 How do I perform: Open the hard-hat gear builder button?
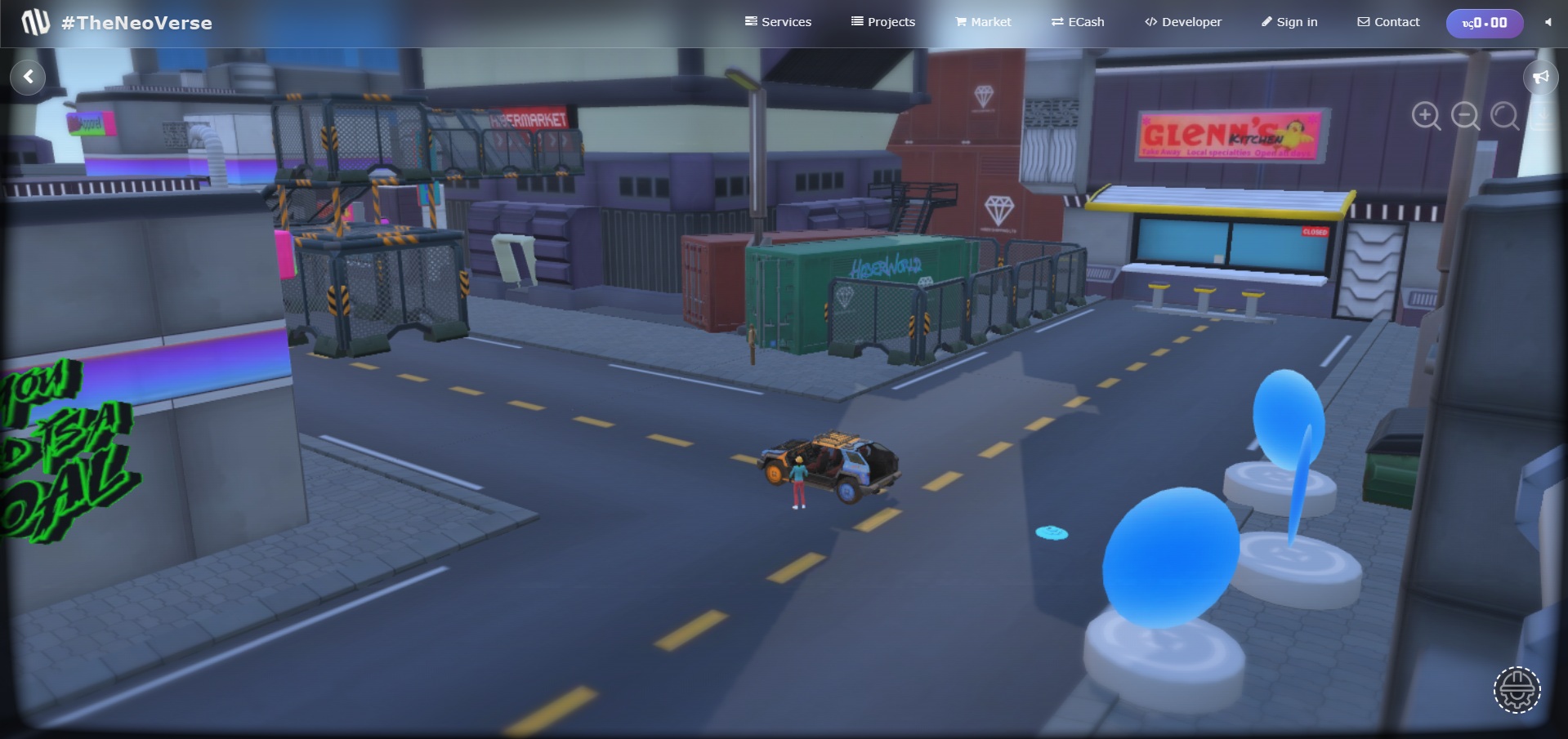click(1517, 690)
